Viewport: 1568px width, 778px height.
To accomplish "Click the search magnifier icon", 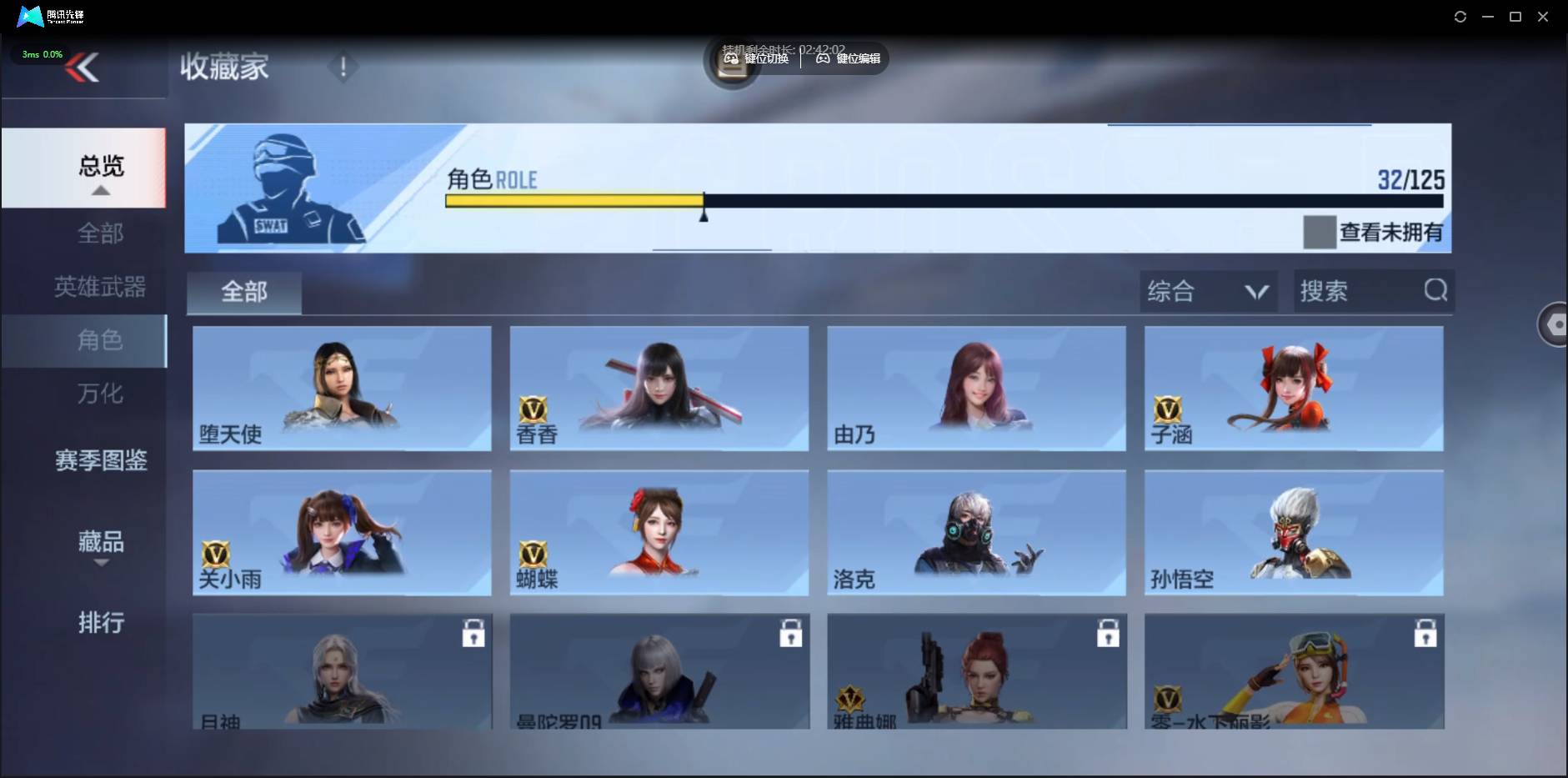I will (x=1434, y=290).
